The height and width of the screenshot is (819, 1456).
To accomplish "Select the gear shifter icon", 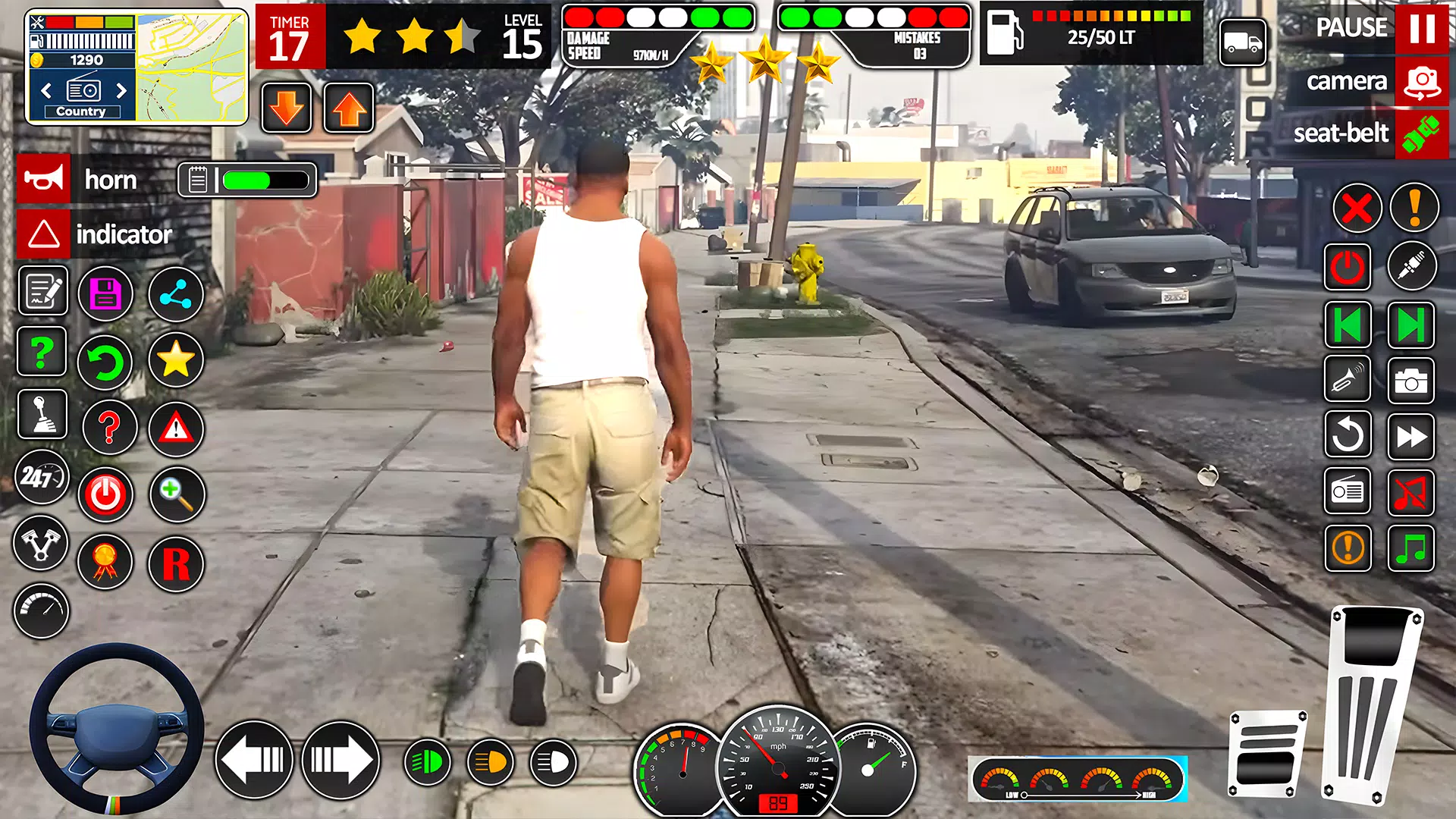I will [42, 415].
